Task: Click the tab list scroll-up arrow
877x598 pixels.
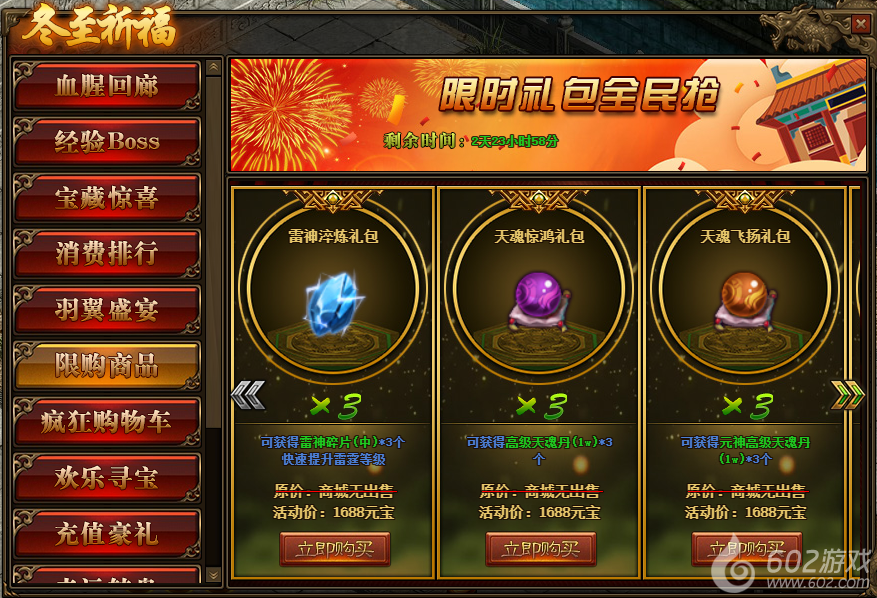Action: pyautogui.click(x=213, y=68)
